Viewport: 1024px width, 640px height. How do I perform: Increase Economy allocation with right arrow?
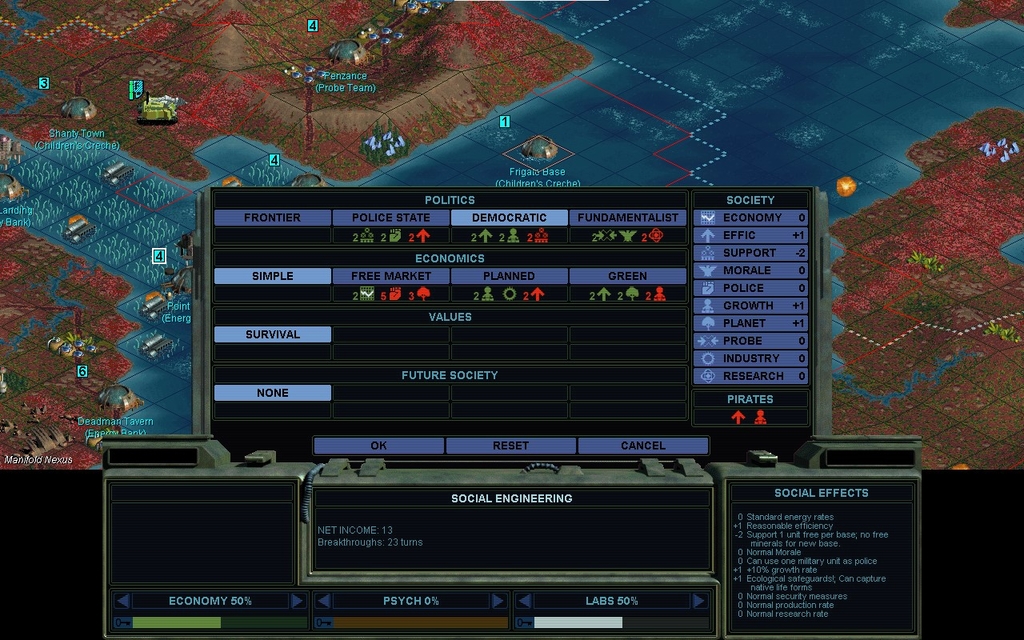(x=297, y=601)
